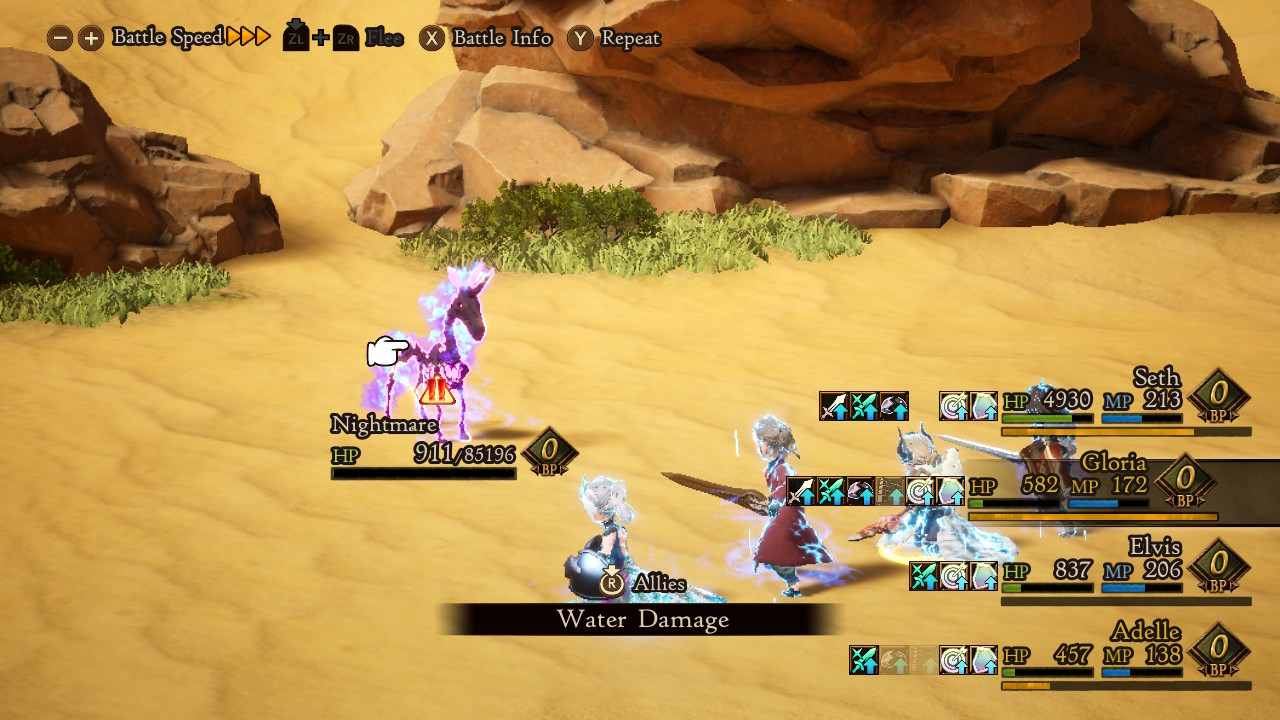1280x720 pixels.
Task: Inspect Elvis's sword attack up buff icon
Action: click(922, 575)
